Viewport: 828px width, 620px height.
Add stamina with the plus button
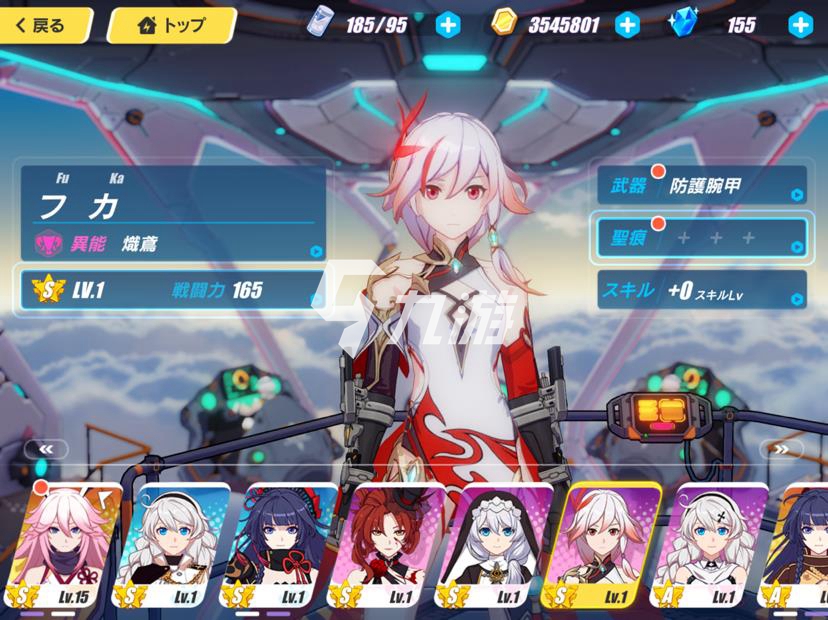coord(449,25)
